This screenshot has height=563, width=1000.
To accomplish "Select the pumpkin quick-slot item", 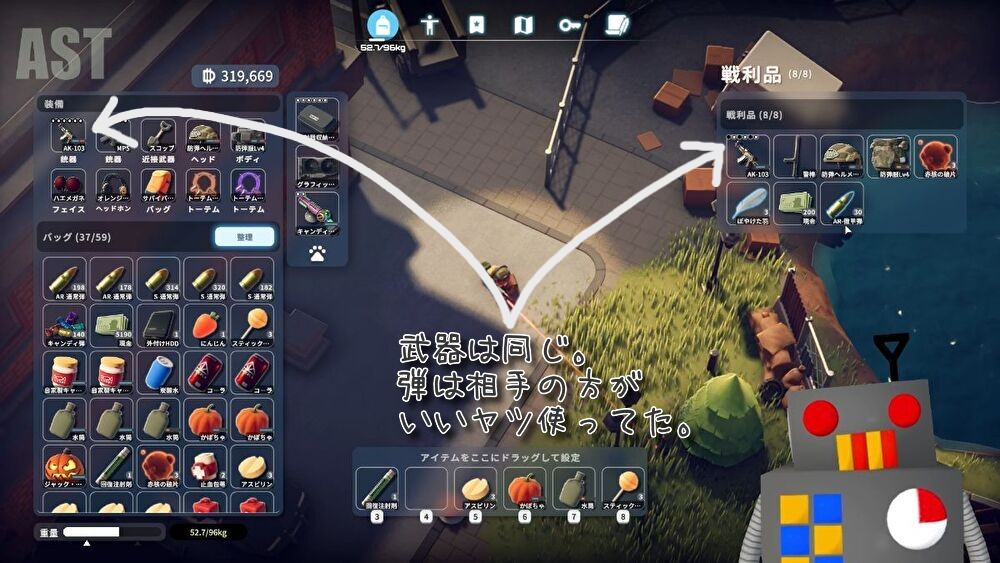I will click(x=525, y=488).
